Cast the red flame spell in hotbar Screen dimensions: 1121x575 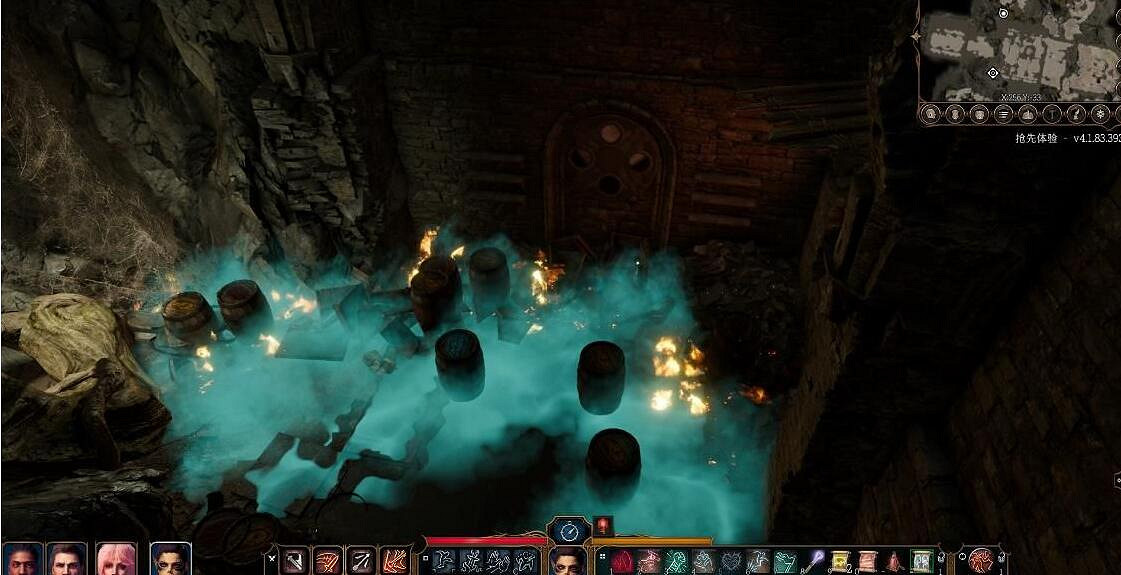pyautogui.click(x=622, y=562)
